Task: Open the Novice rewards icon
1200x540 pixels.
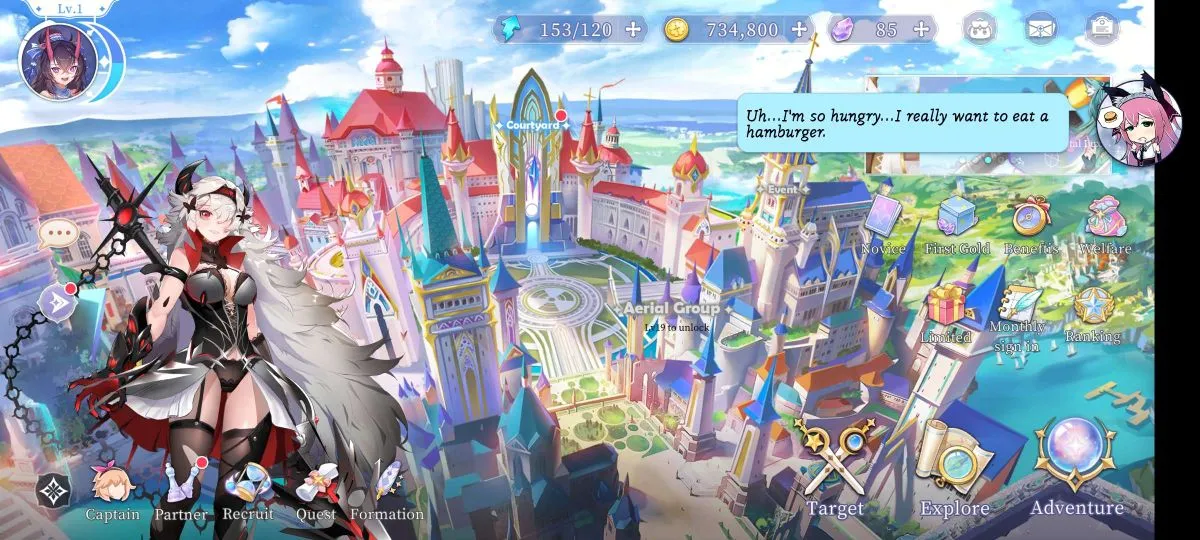Action: [883, 224]
